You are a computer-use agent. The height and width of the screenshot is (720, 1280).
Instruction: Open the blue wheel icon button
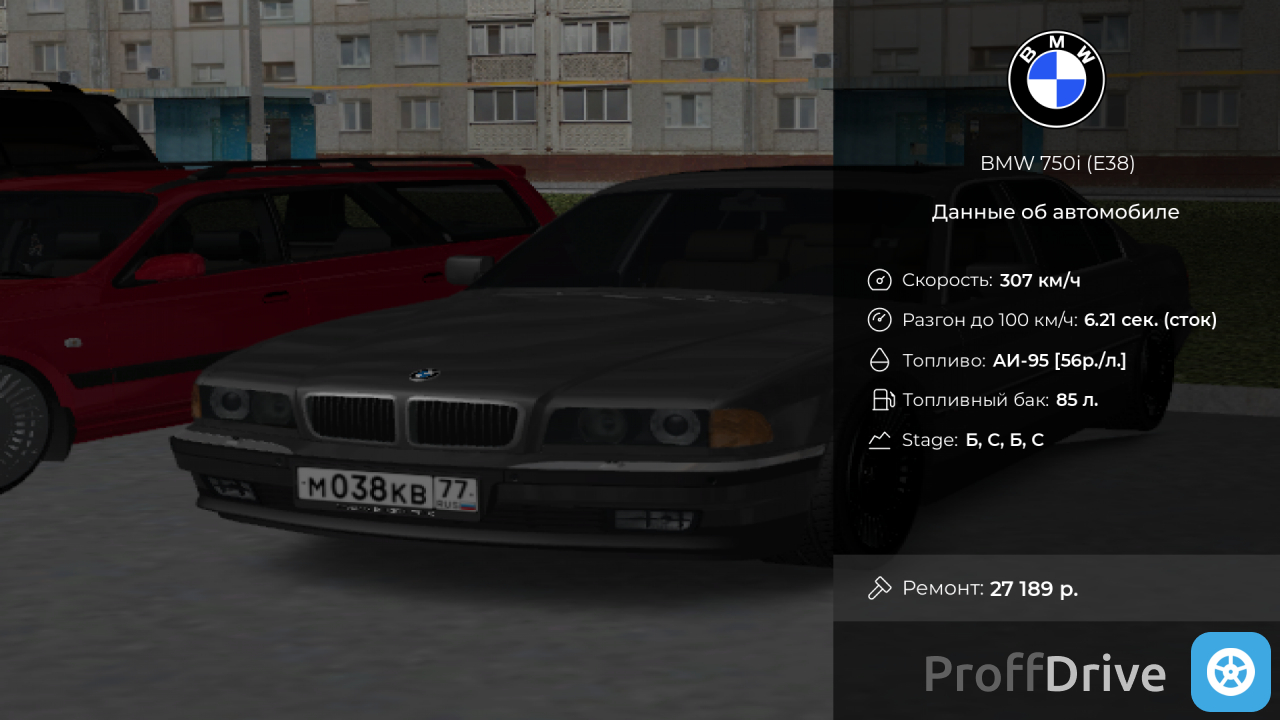pyautogui.click(x=1230, y=672)
